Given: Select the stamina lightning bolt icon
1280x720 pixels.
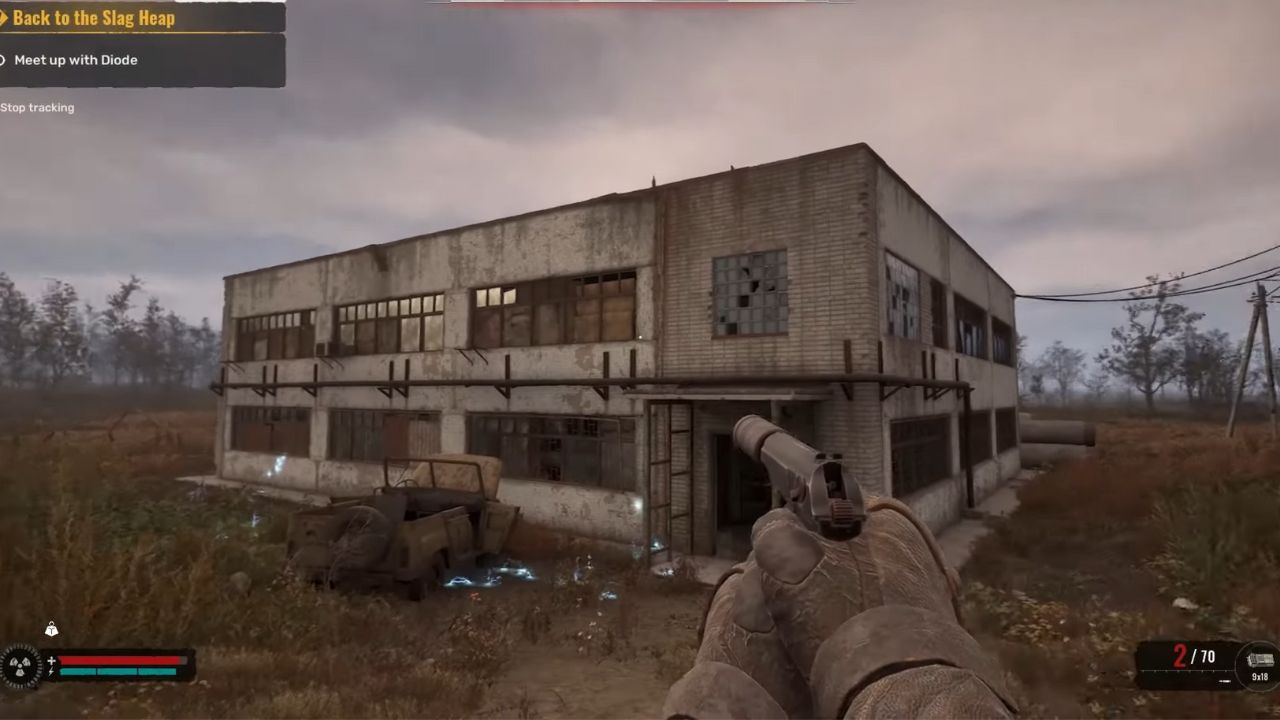Looking at the screenshot, I should (x=51, y=671).
